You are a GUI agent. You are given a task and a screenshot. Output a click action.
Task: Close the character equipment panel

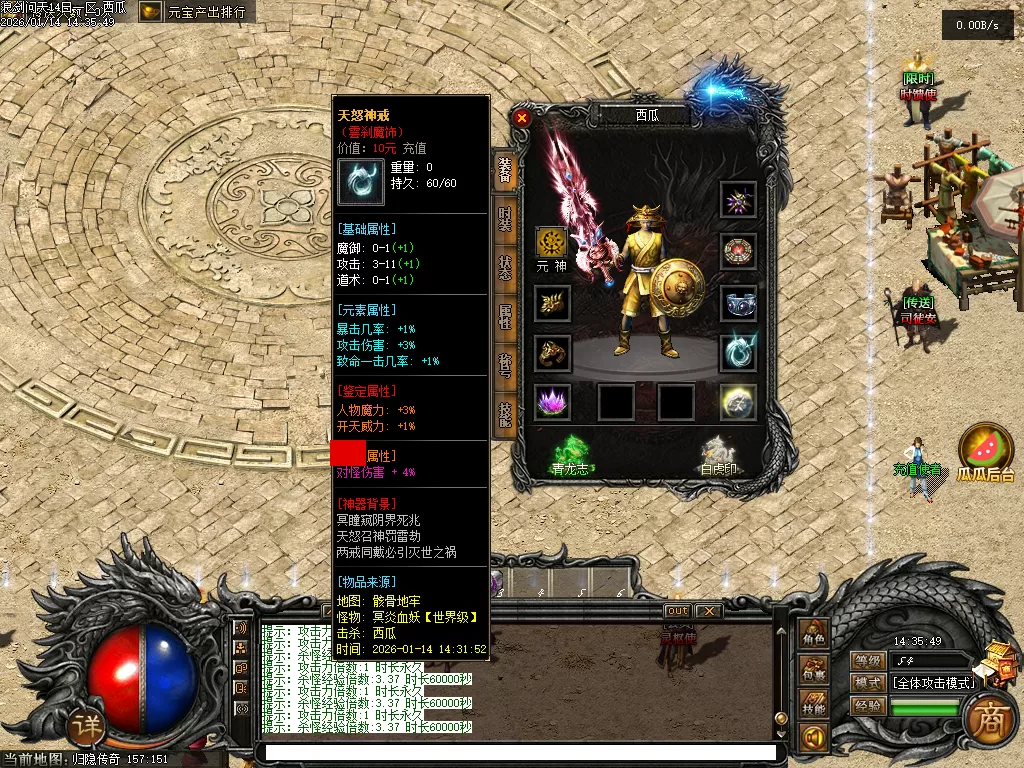(521, 117)
